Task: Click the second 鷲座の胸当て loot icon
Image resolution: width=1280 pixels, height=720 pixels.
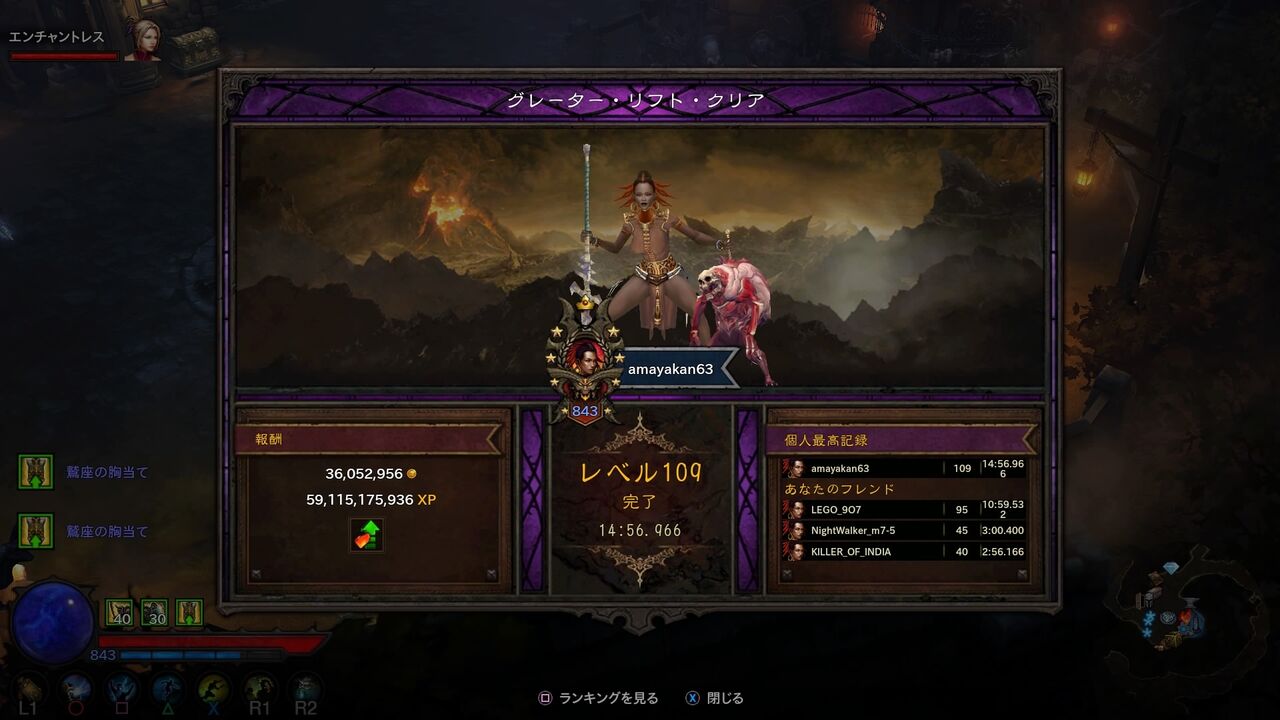Action: (x=37, y=532)
